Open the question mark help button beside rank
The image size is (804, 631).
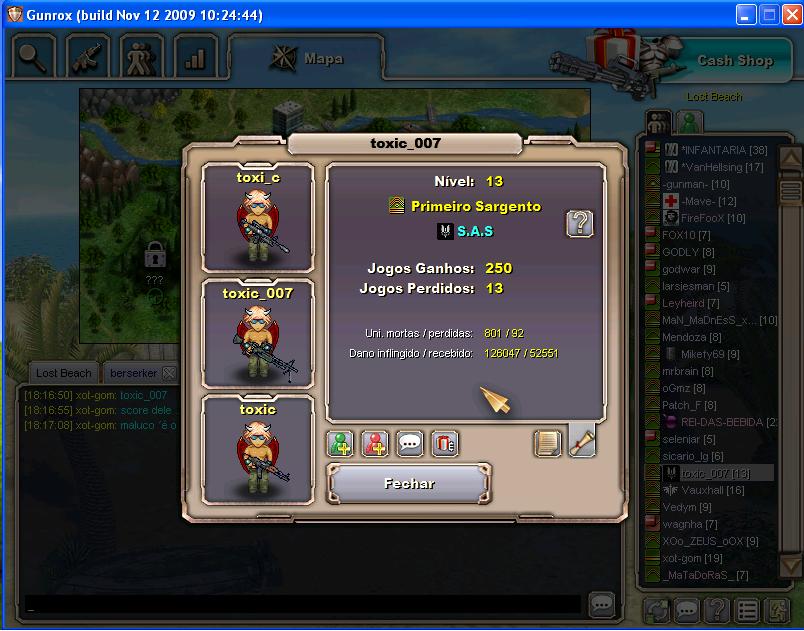(x=579, y=223)
